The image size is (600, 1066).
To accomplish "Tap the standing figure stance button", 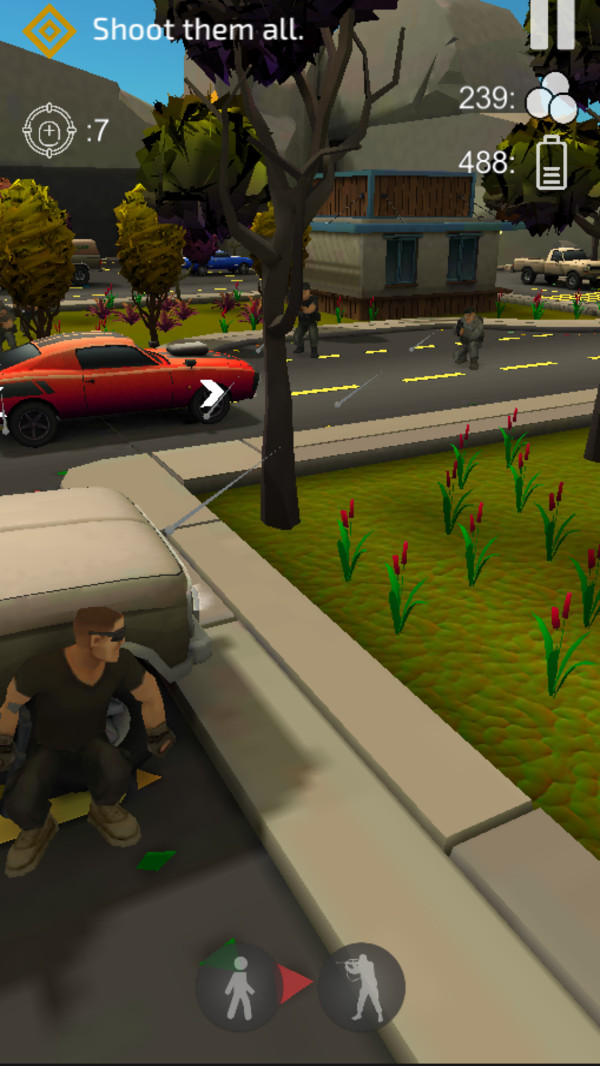I will [239, 987].
